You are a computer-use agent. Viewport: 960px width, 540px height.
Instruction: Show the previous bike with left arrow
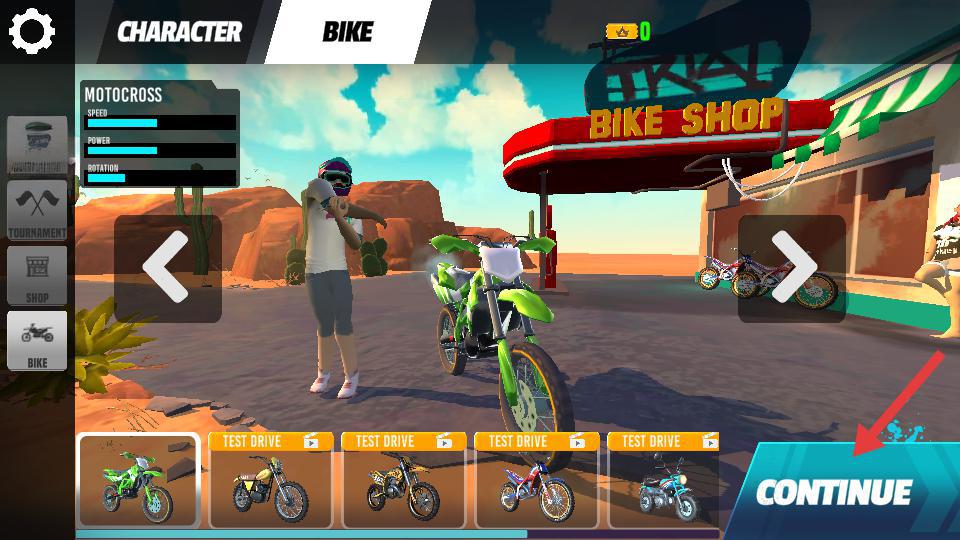[167, 268]
